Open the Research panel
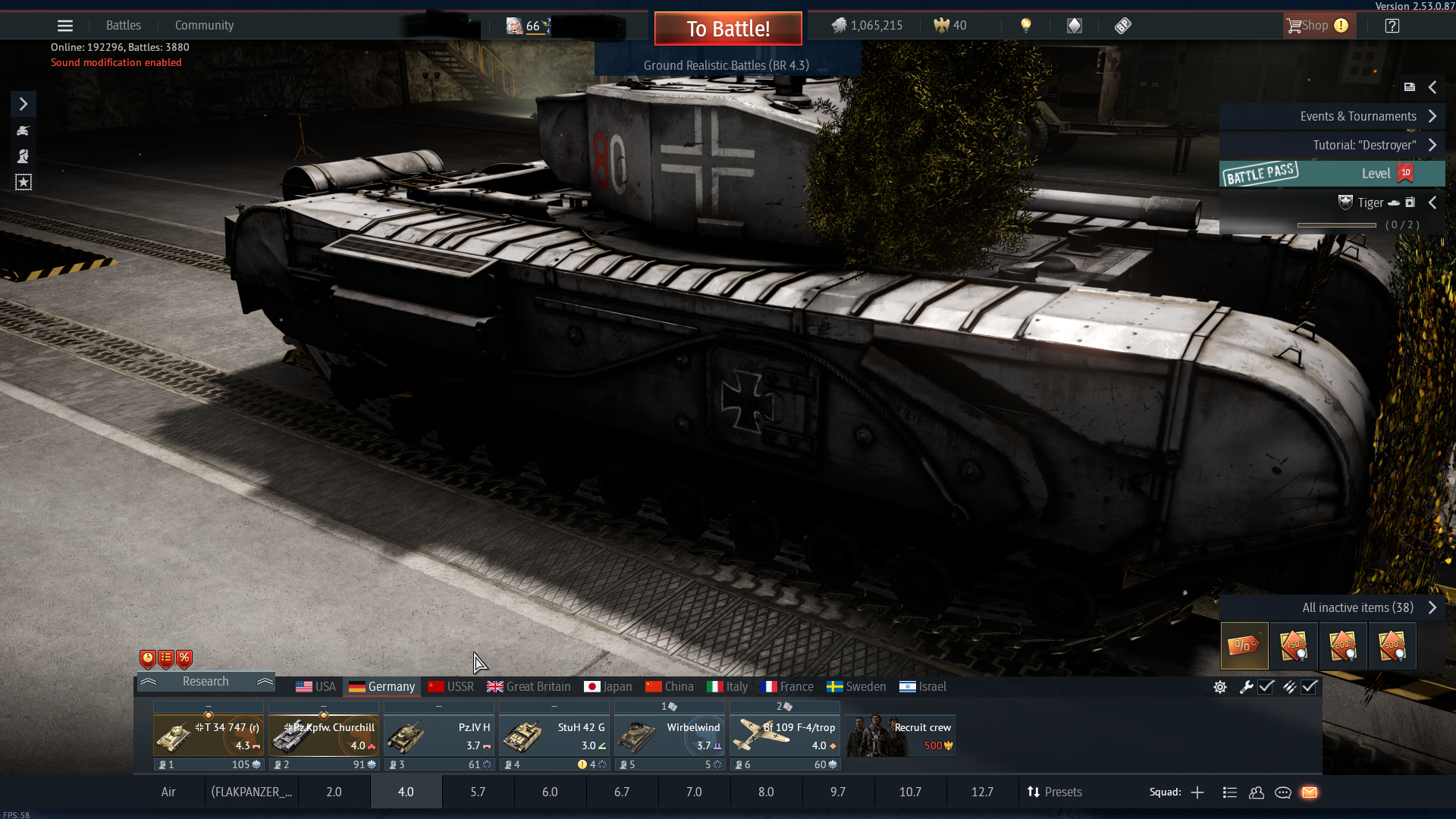Screen dimensions: 1456x819 pos(206,681)
